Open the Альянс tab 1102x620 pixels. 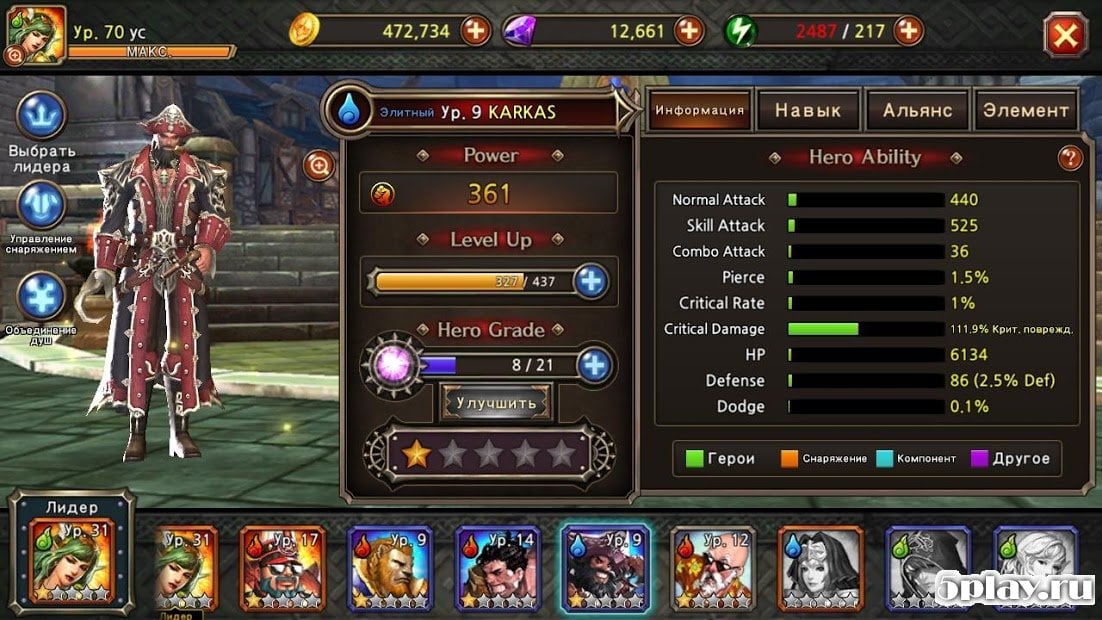[x=917, y=111]
